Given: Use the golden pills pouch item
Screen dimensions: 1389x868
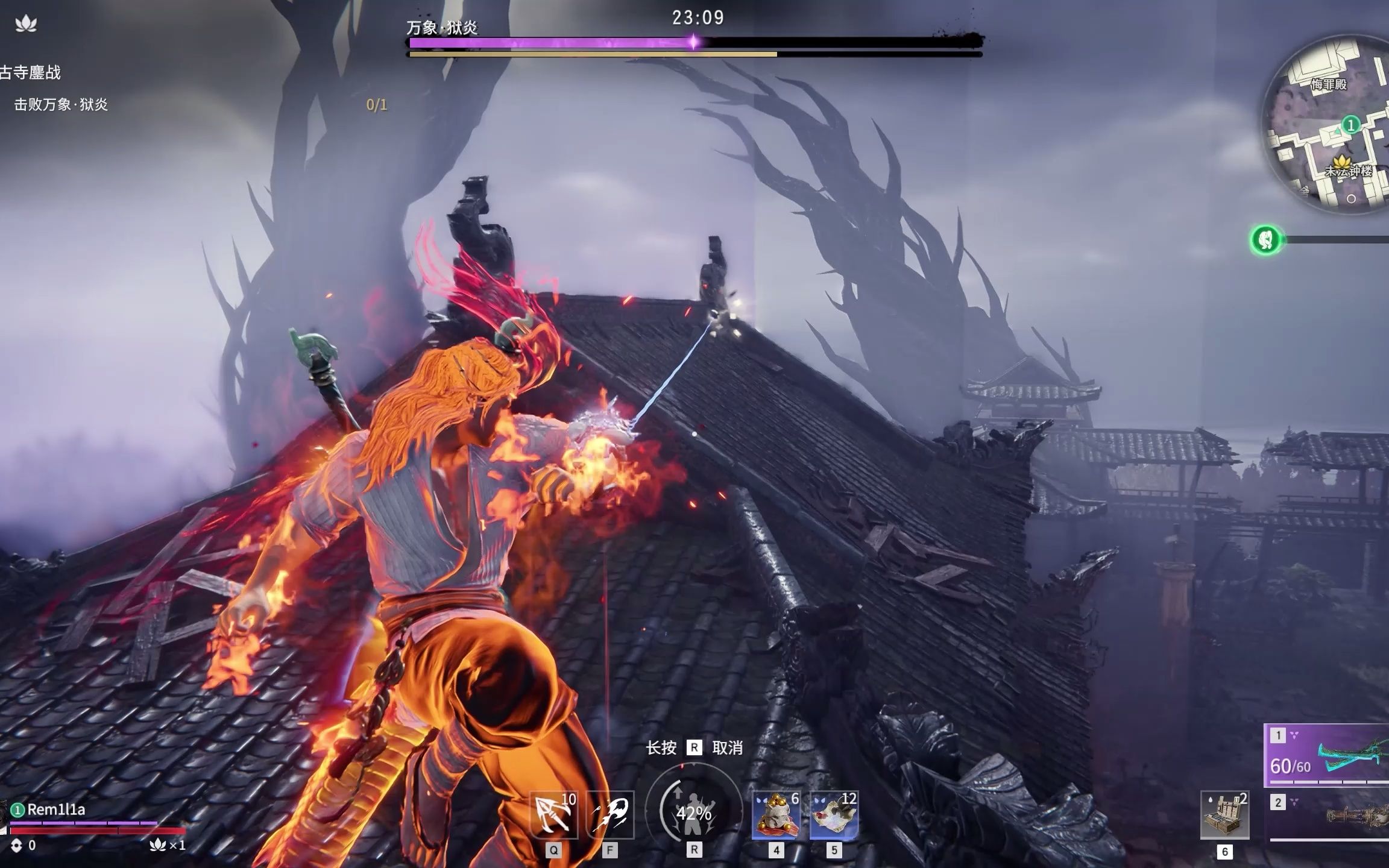Looking at the screenshot, I should click(776, 815).
